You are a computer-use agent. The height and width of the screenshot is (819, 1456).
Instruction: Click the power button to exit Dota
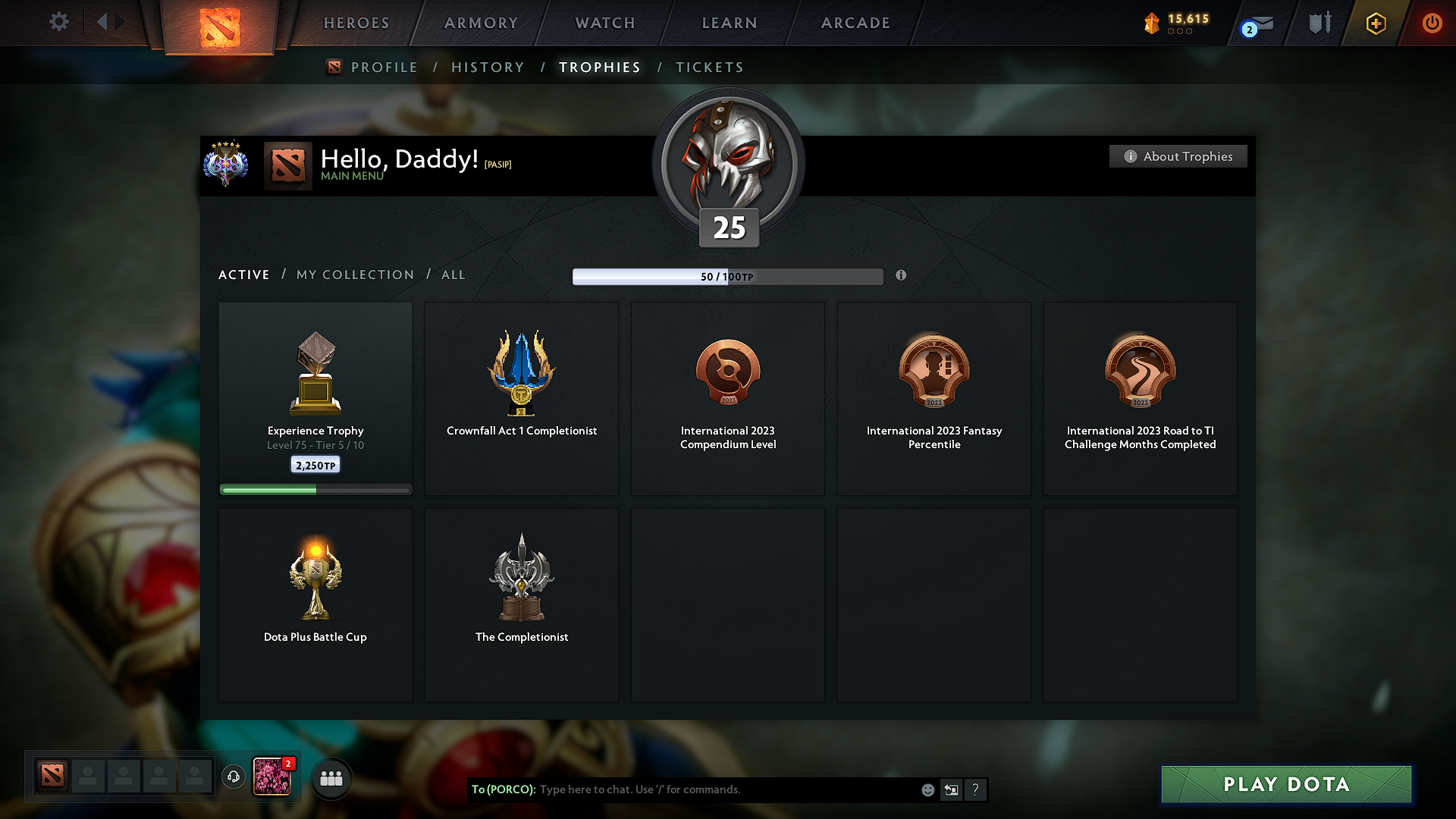click(1432, 23)
